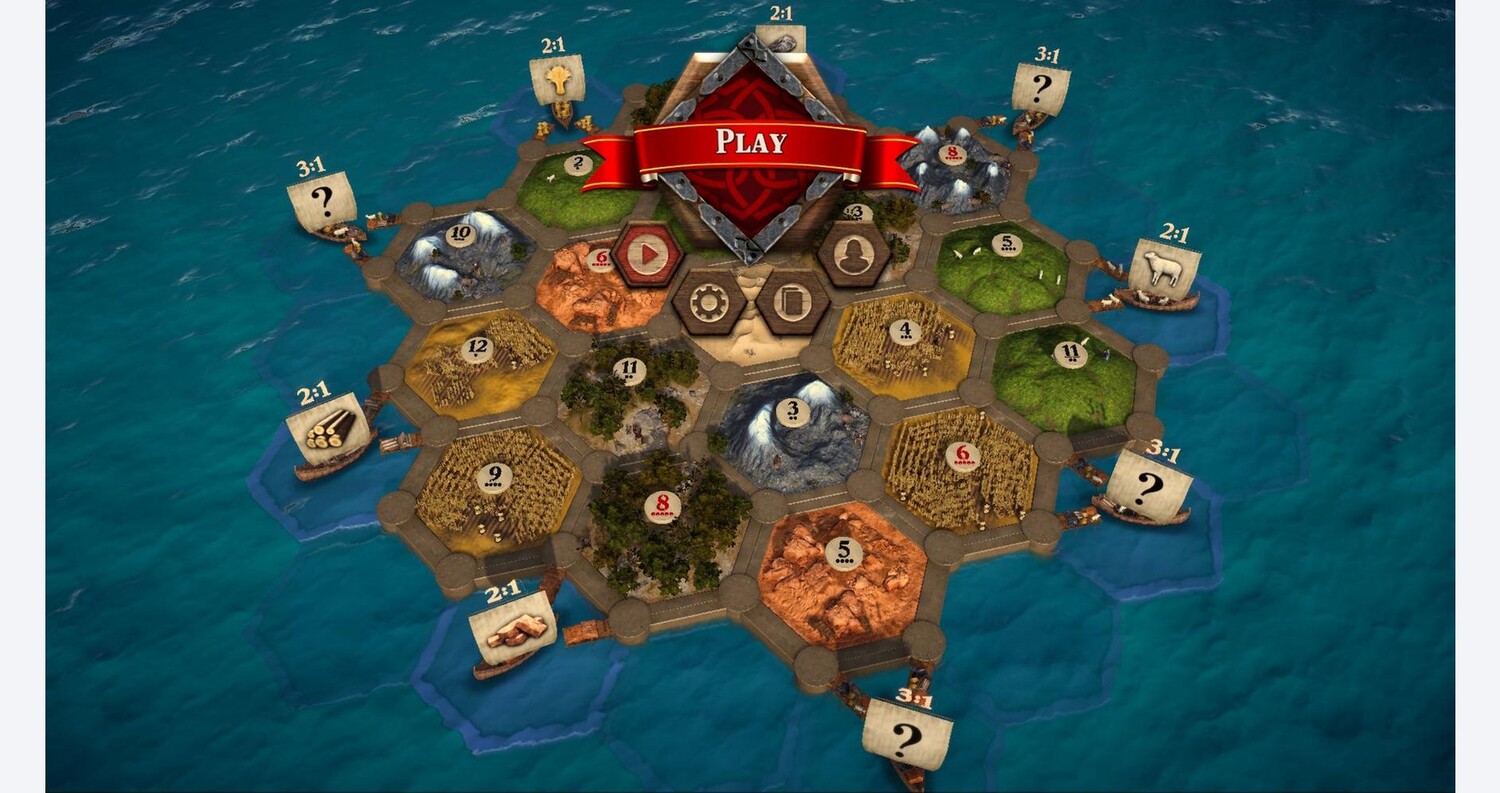Screen dimensions: 1500x793
Task: Open the player profile hexagon button
Action: coord(853,254)
